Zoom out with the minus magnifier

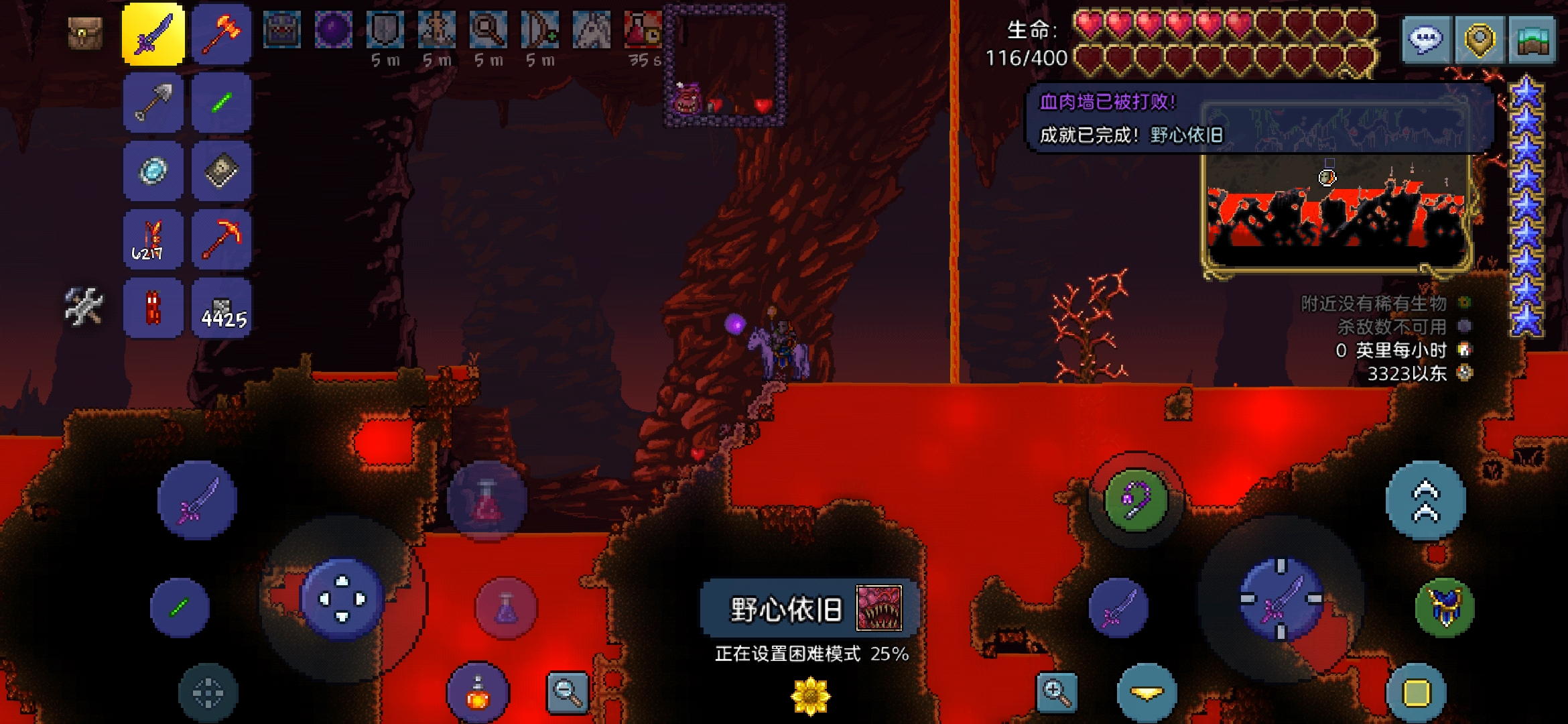(x=568, y=692)
